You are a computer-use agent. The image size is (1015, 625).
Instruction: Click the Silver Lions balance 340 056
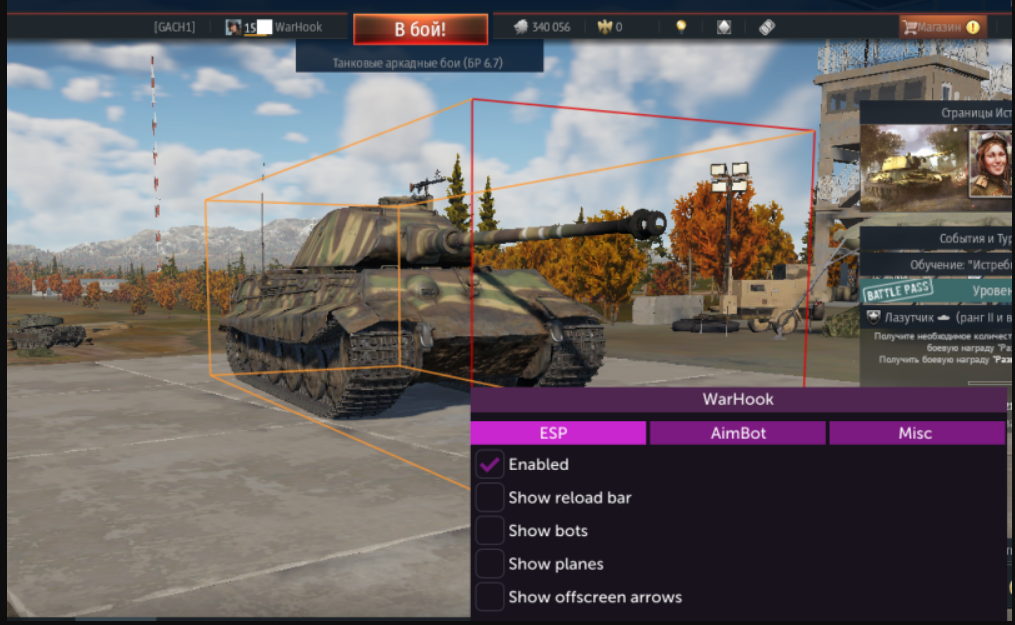(x=542, y=27)
